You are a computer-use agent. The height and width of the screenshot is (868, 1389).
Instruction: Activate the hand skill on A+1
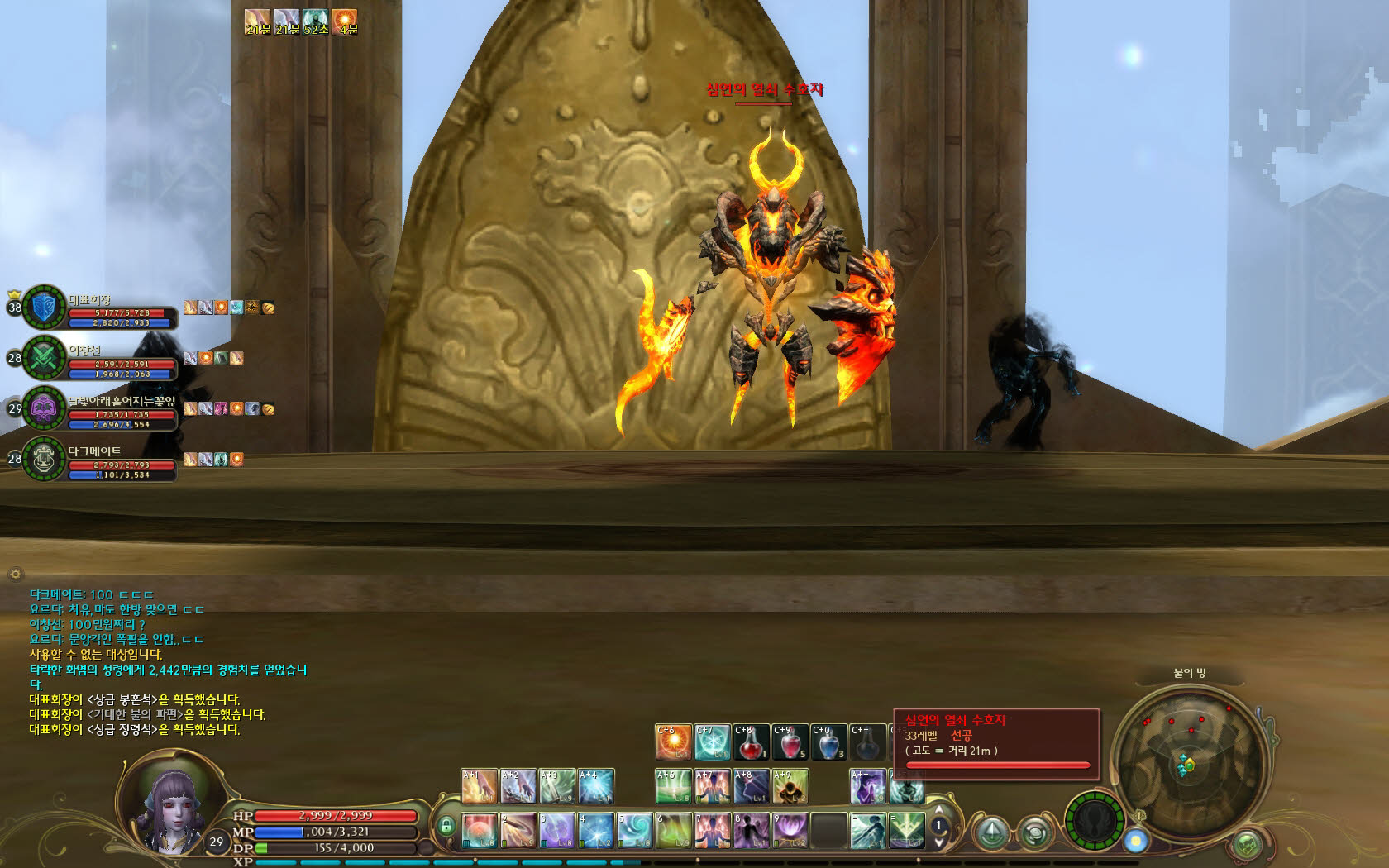pos(479,786)
